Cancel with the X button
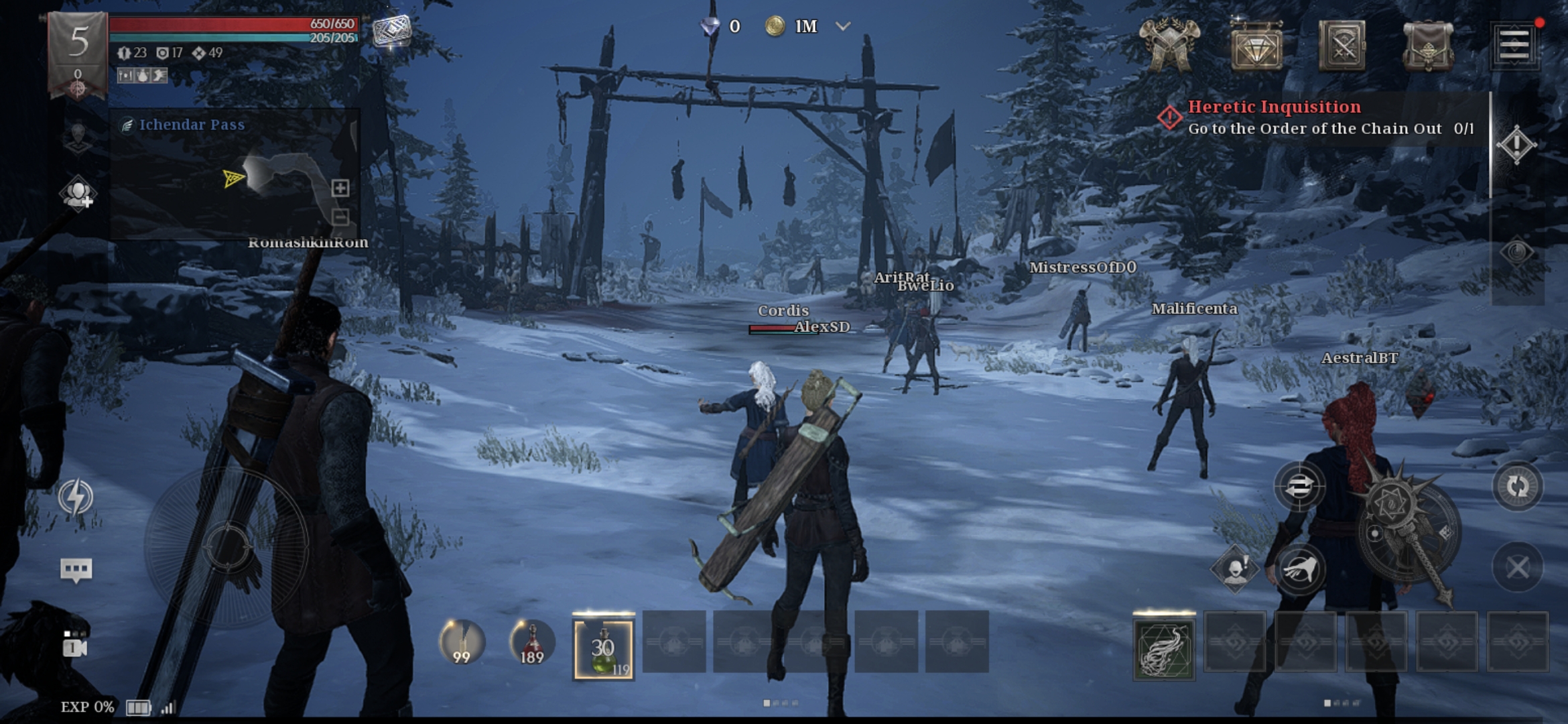 tap(1517, 568)
